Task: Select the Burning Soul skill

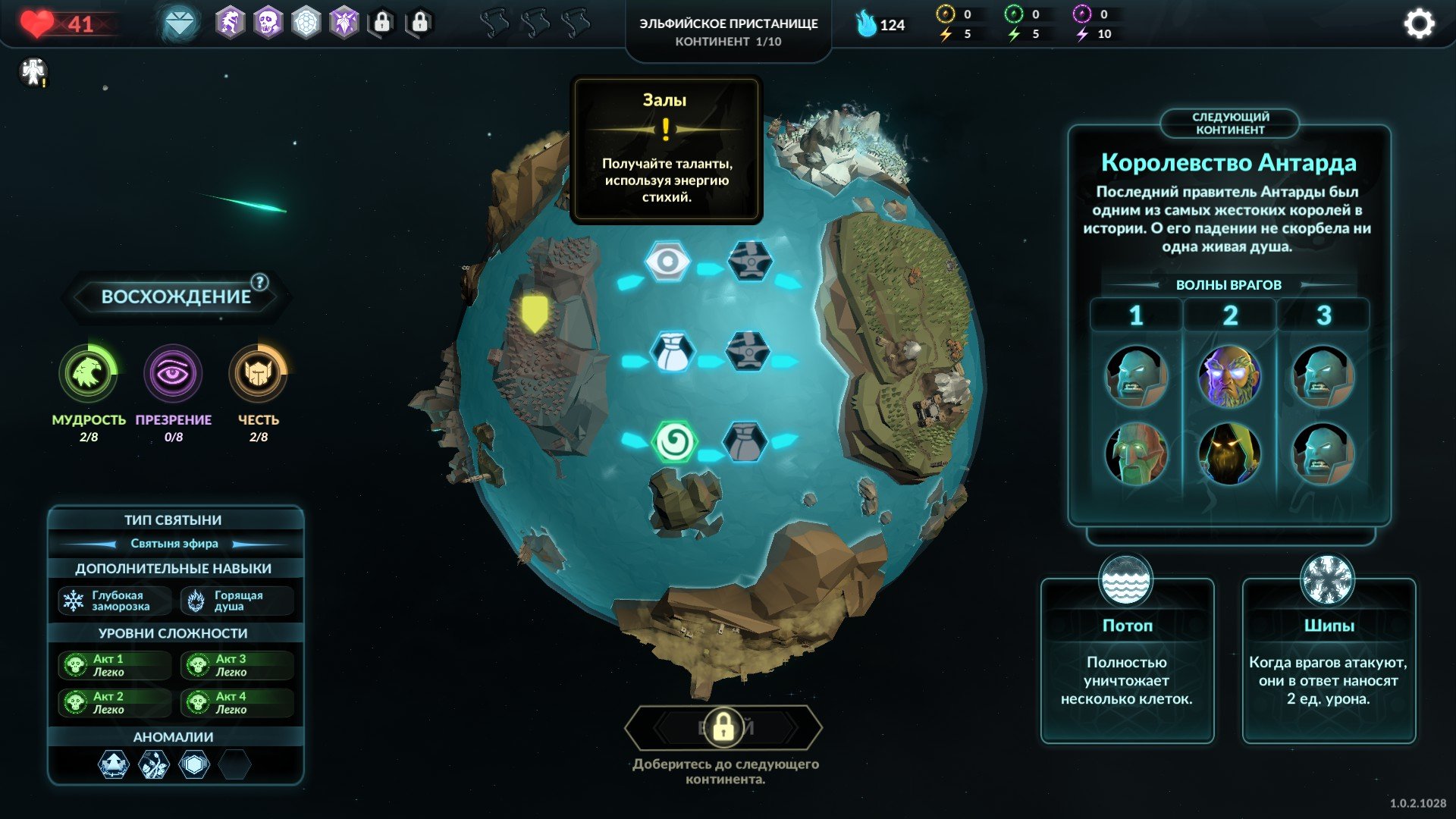Action: point(237,601)
